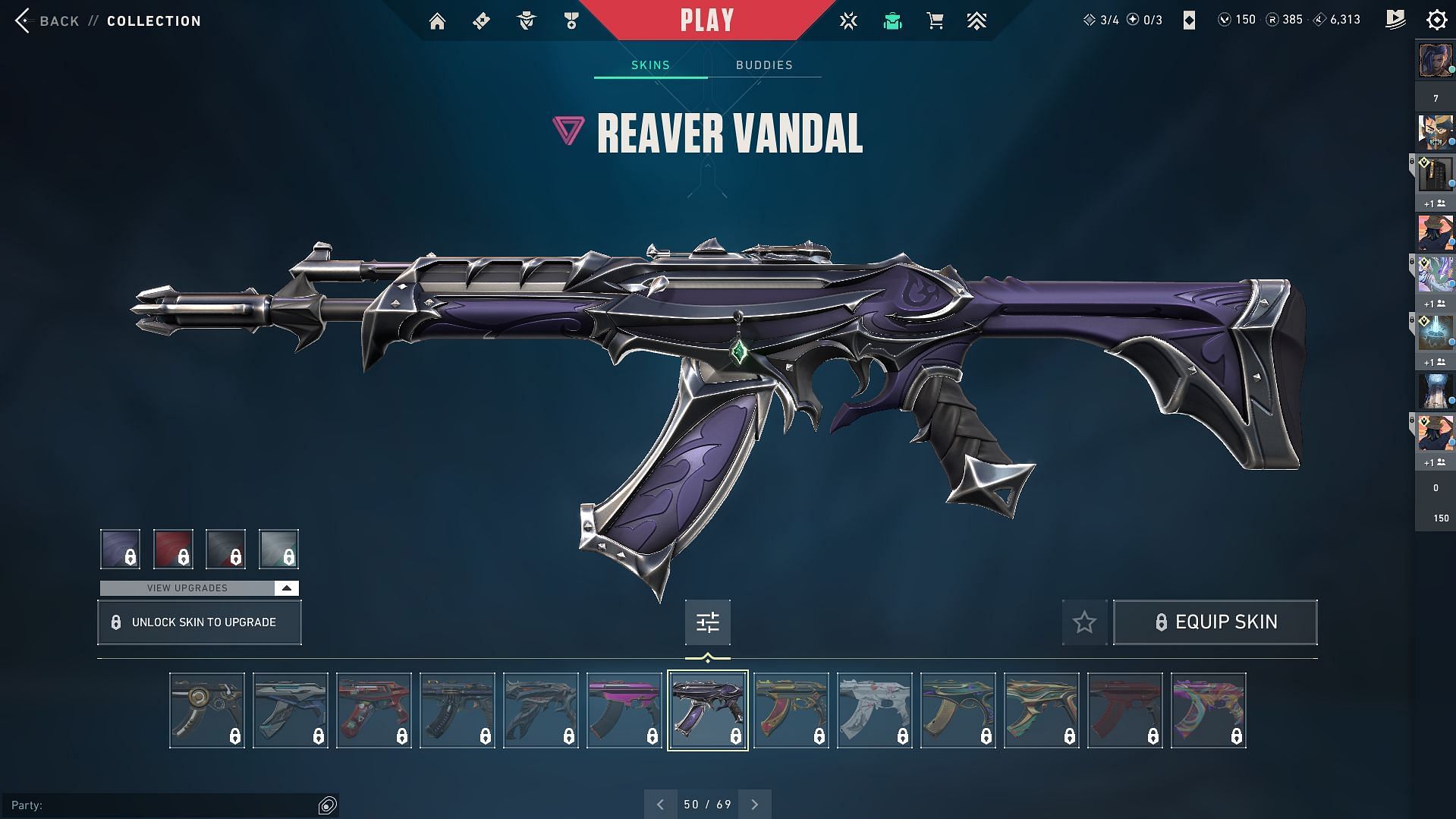Open the settings gear icon

click(x=1436, y=20)
